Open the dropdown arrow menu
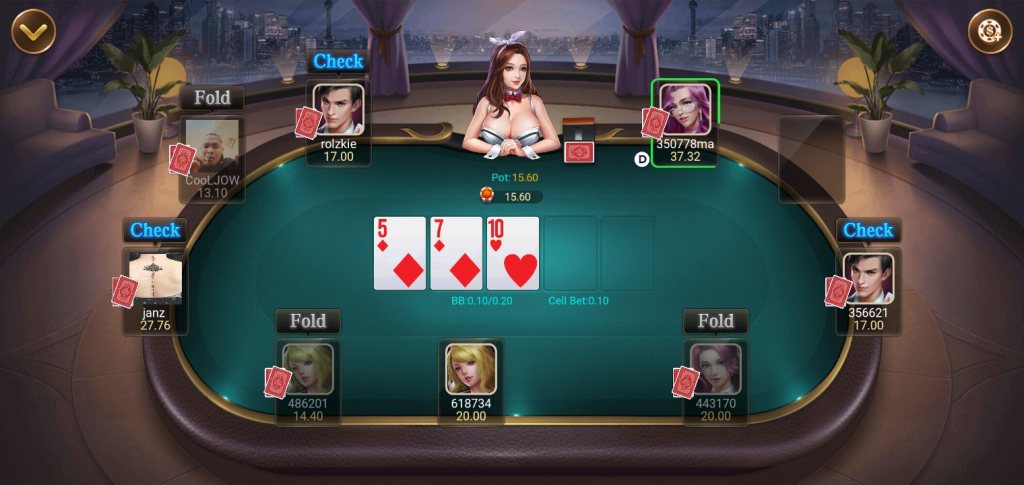1024x485 pixels. (x=33, y=31)
